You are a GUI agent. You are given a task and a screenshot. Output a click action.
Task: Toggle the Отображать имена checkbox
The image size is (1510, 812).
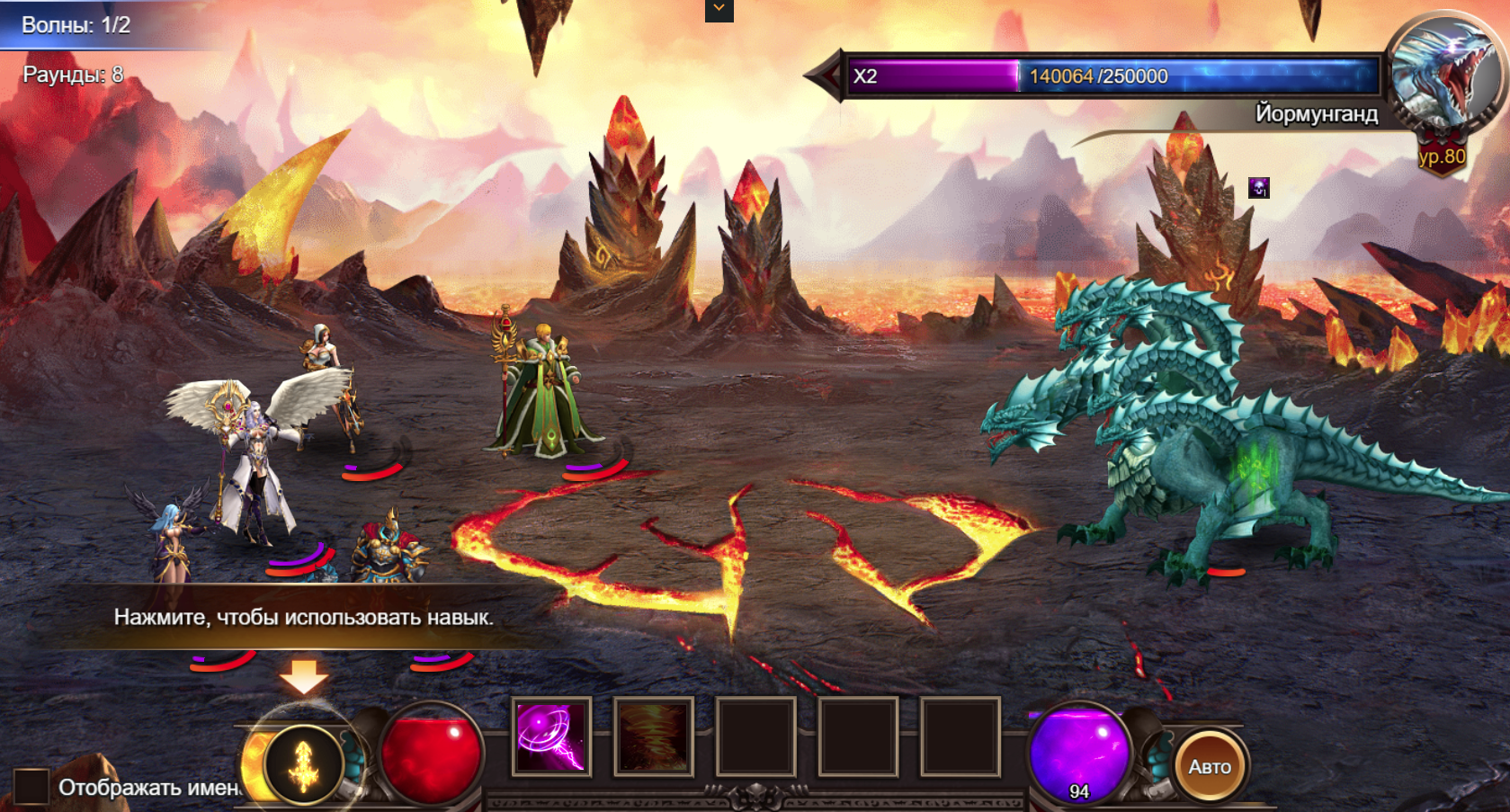31,787
